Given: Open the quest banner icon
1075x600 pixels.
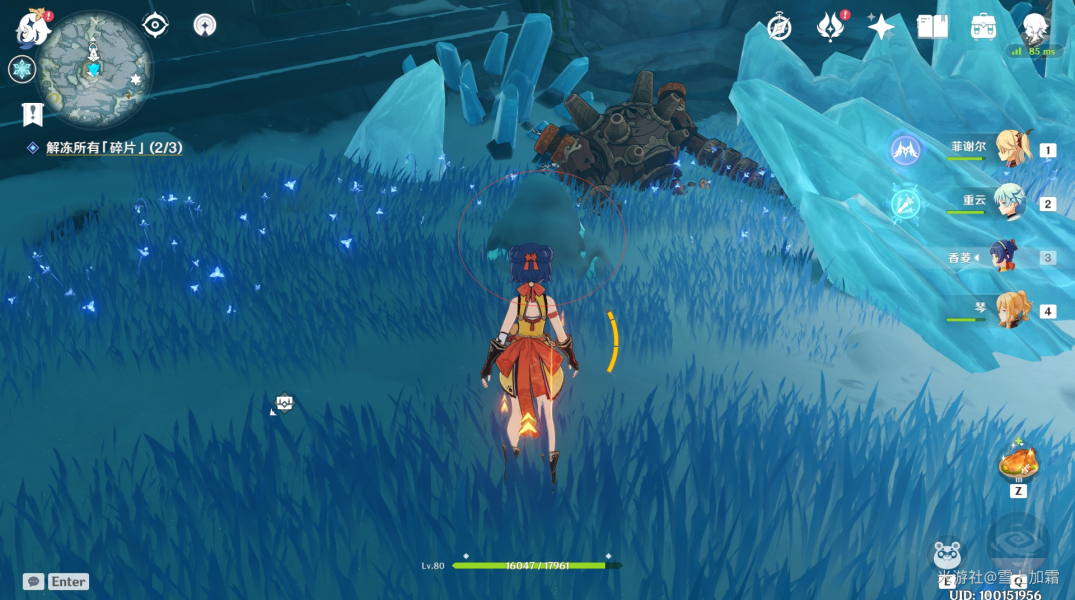Looking at the screenshot, I should click(x=32, y=113).
